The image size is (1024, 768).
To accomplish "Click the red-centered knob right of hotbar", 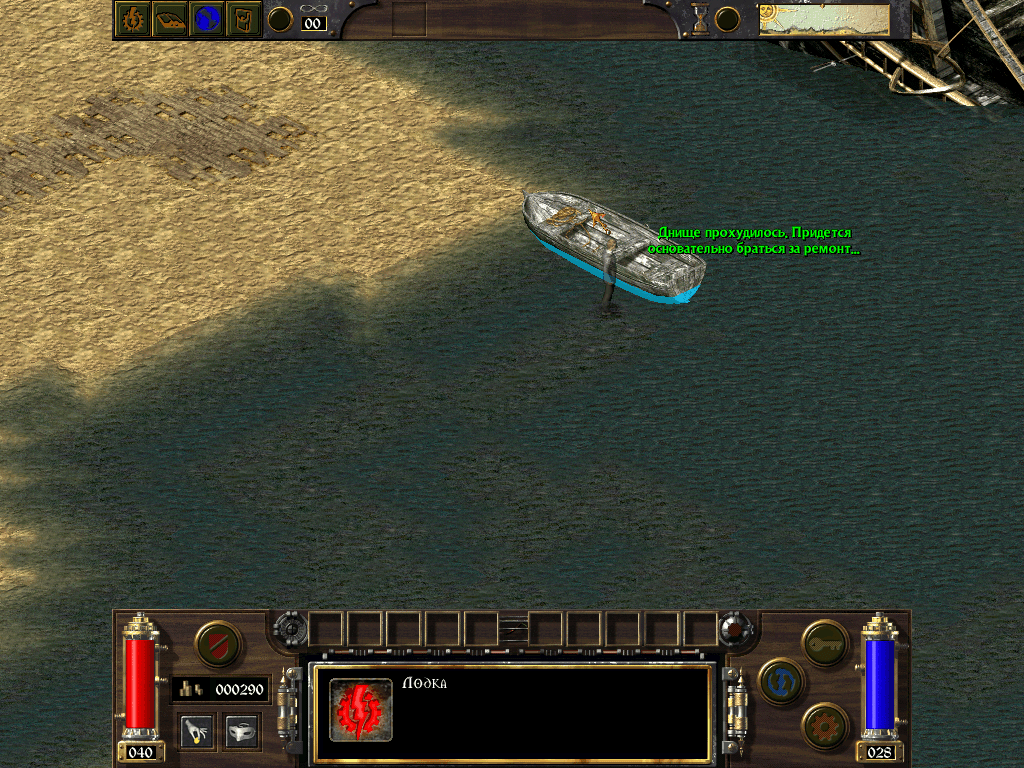I will pos(737,629).
